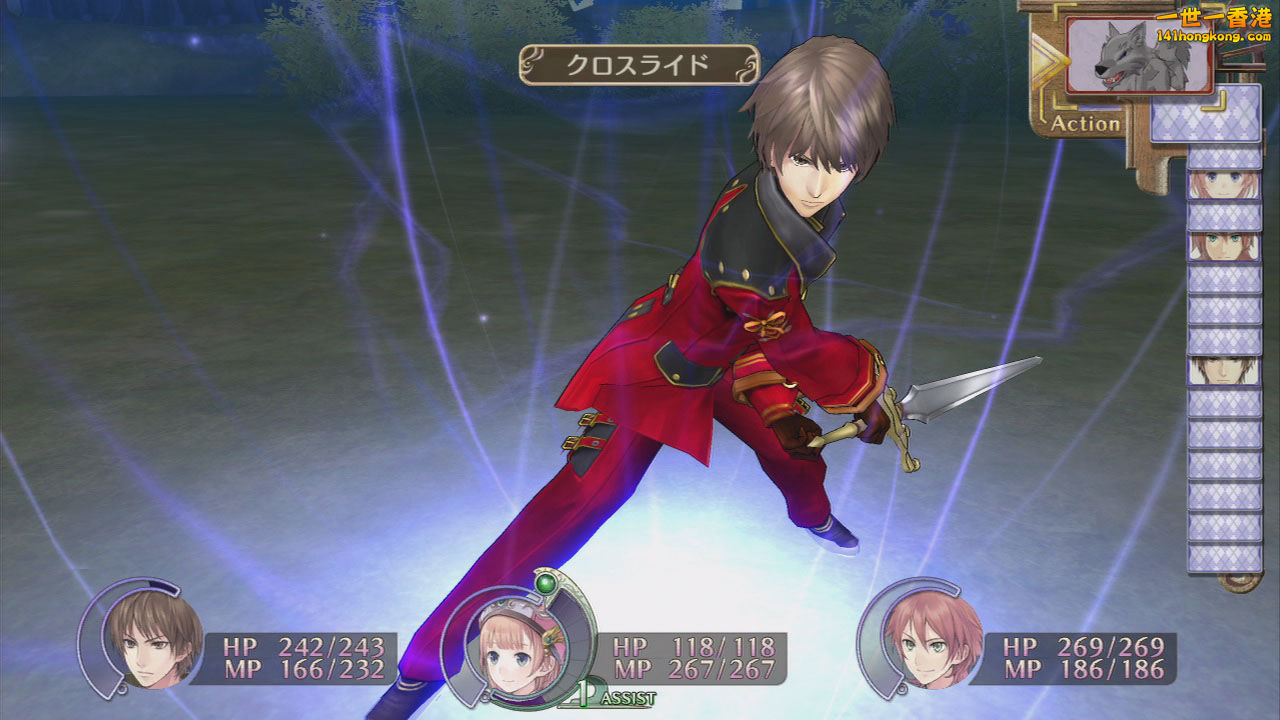This screenshot has width=1280, height=720.
Task: Select the brown-haired man in the turn order
Action: 1224,371
